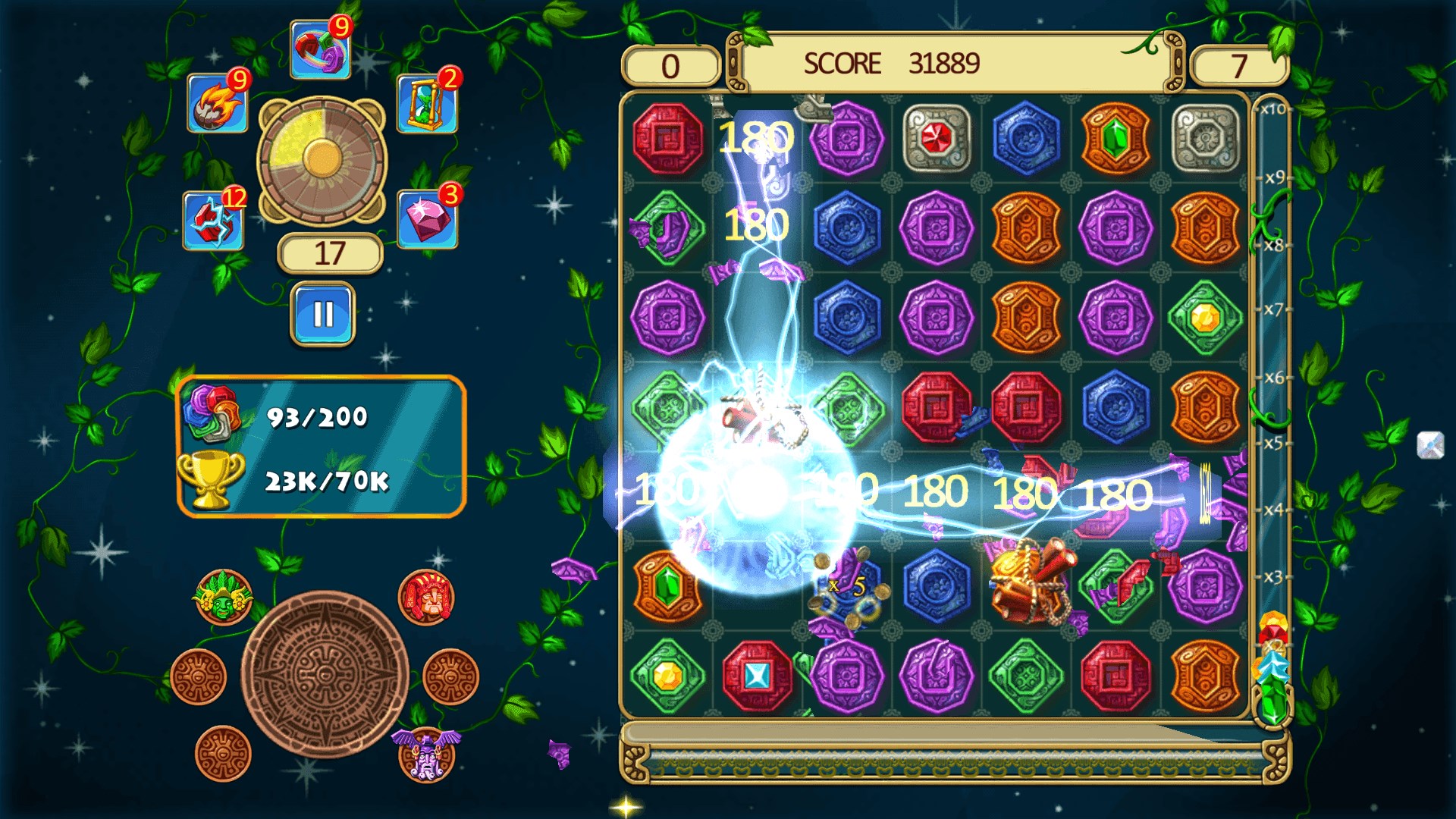
Task: Select the orange tile with green emerald
Action: [1115, 139]
